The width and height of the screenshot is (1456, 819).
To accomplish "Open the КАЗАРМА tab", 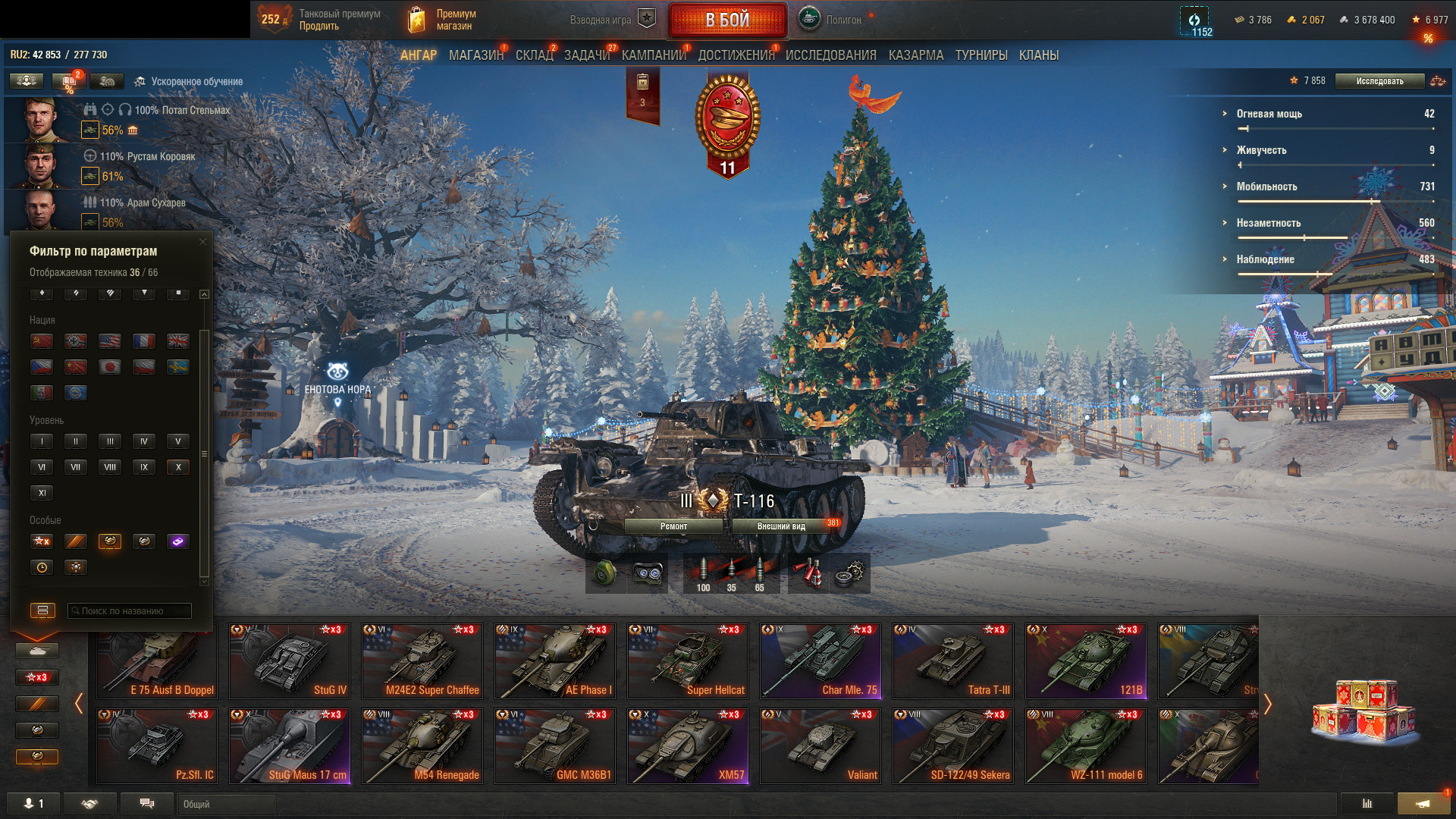I will click(x=915, y=55).
